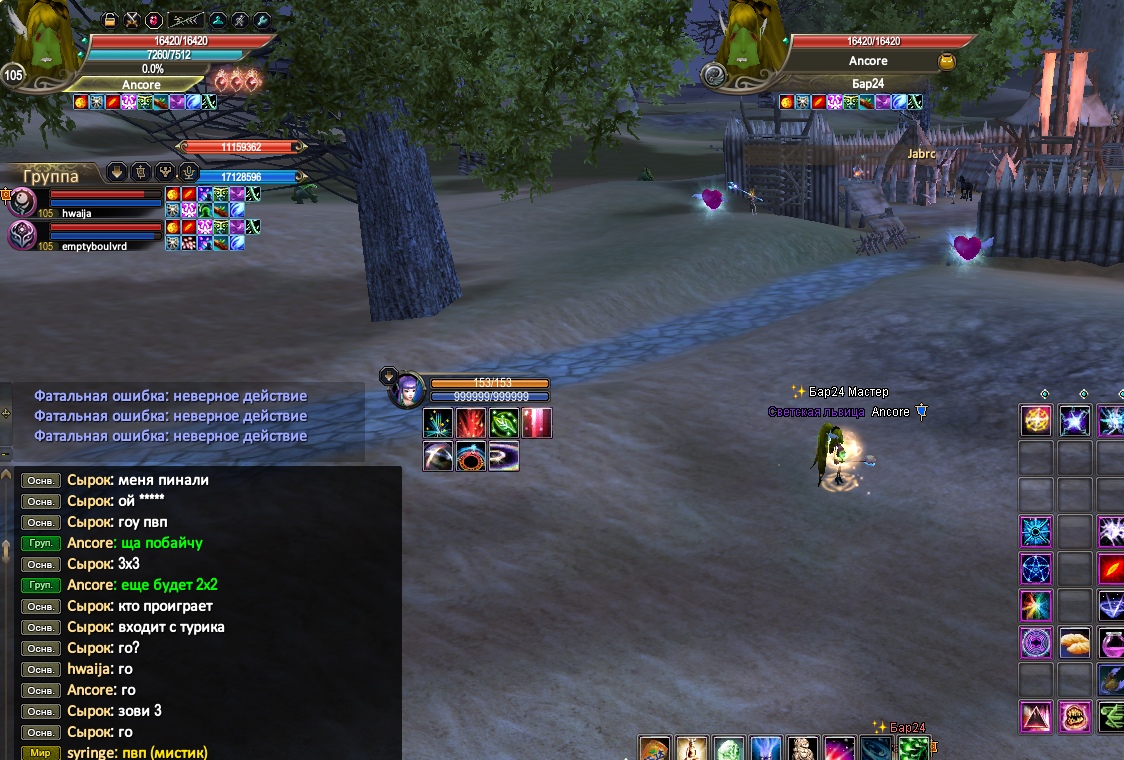Click the padlock icon above the health bar
Screen dimensions: 1124x760
tap(110, 19)
